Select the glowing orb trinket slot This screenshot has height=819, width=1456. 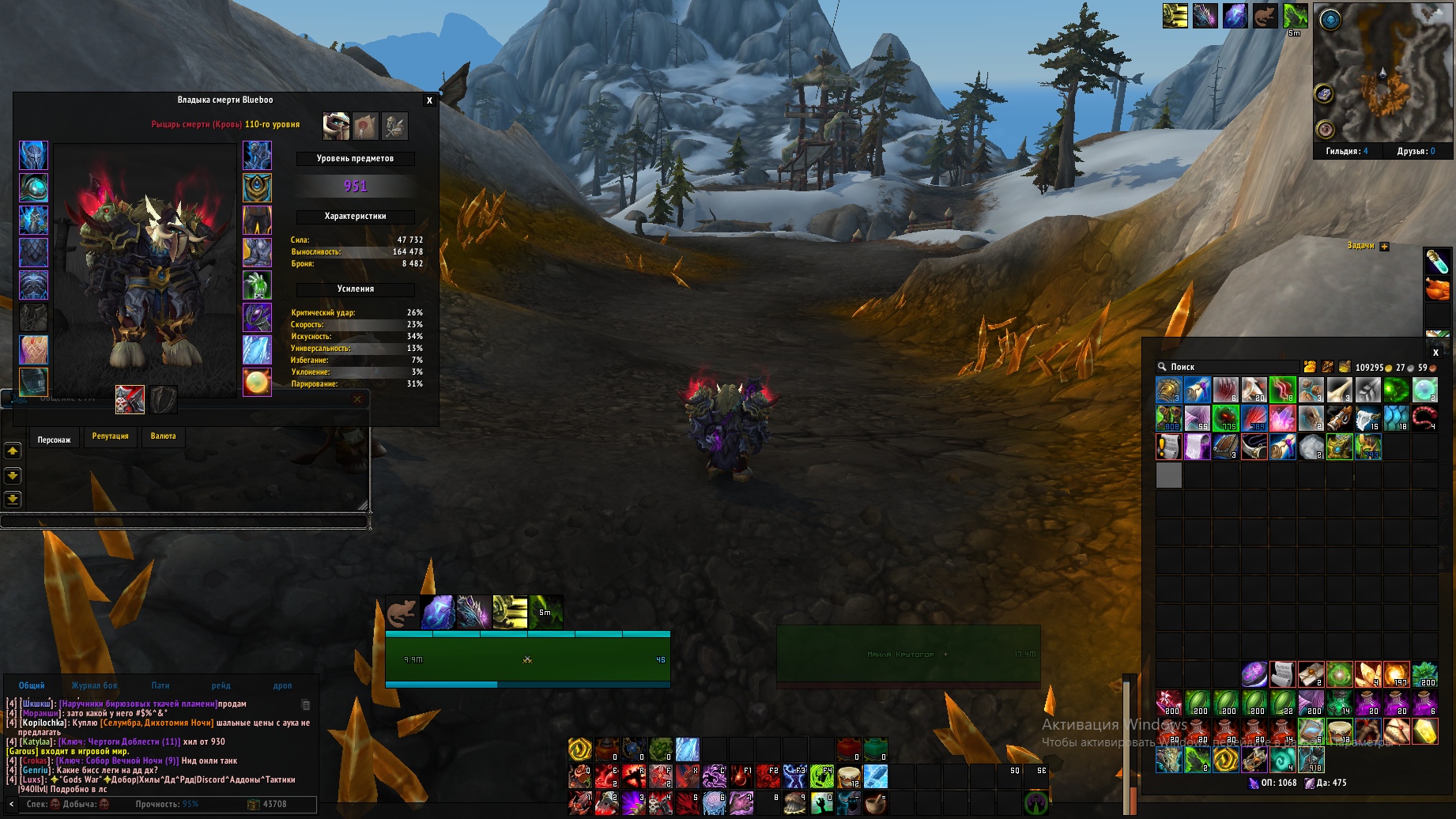pos(257,383)
